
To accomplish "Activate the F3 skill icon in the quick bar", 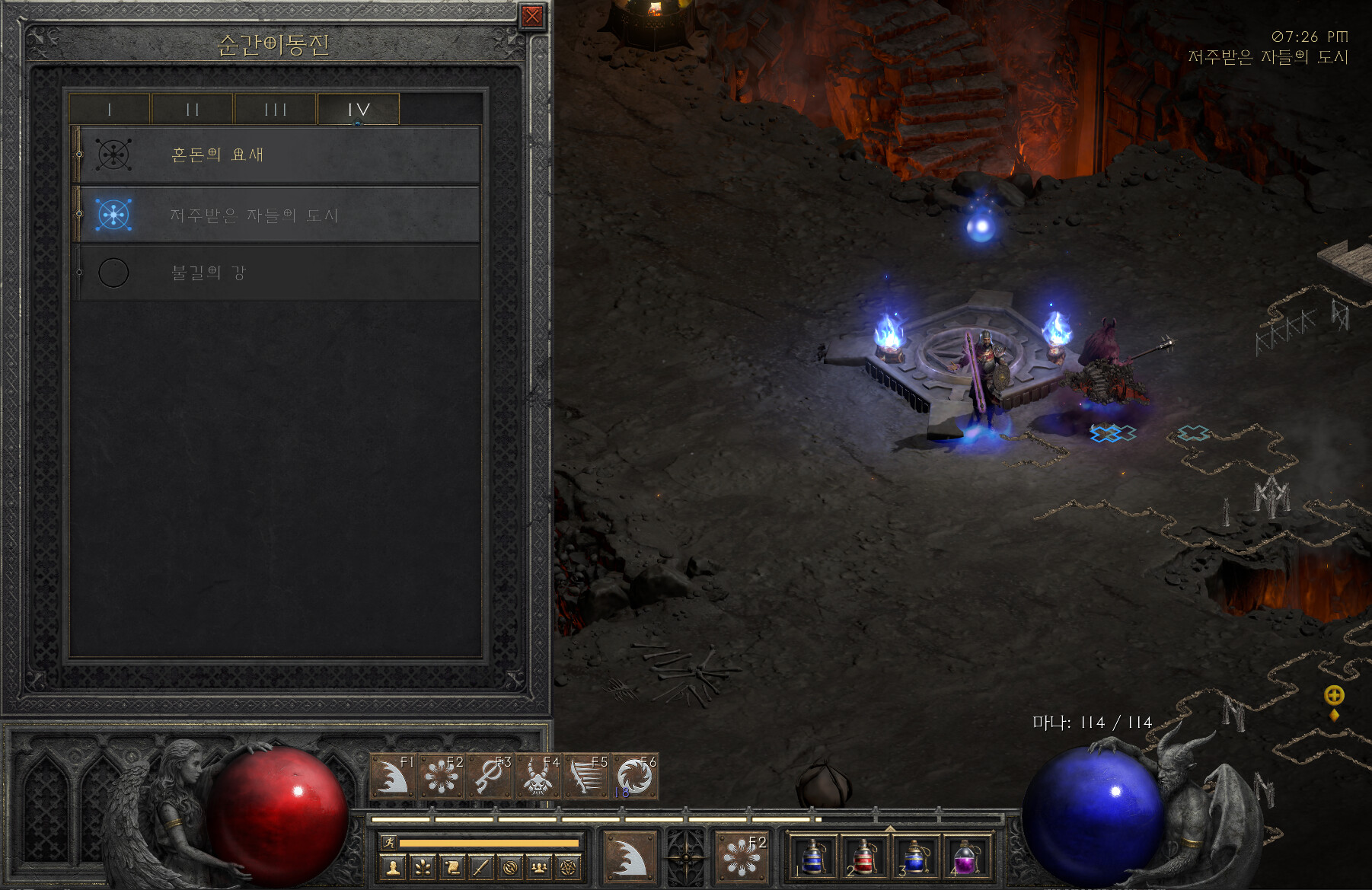I will pyautogui.click(x=490, y=777).
